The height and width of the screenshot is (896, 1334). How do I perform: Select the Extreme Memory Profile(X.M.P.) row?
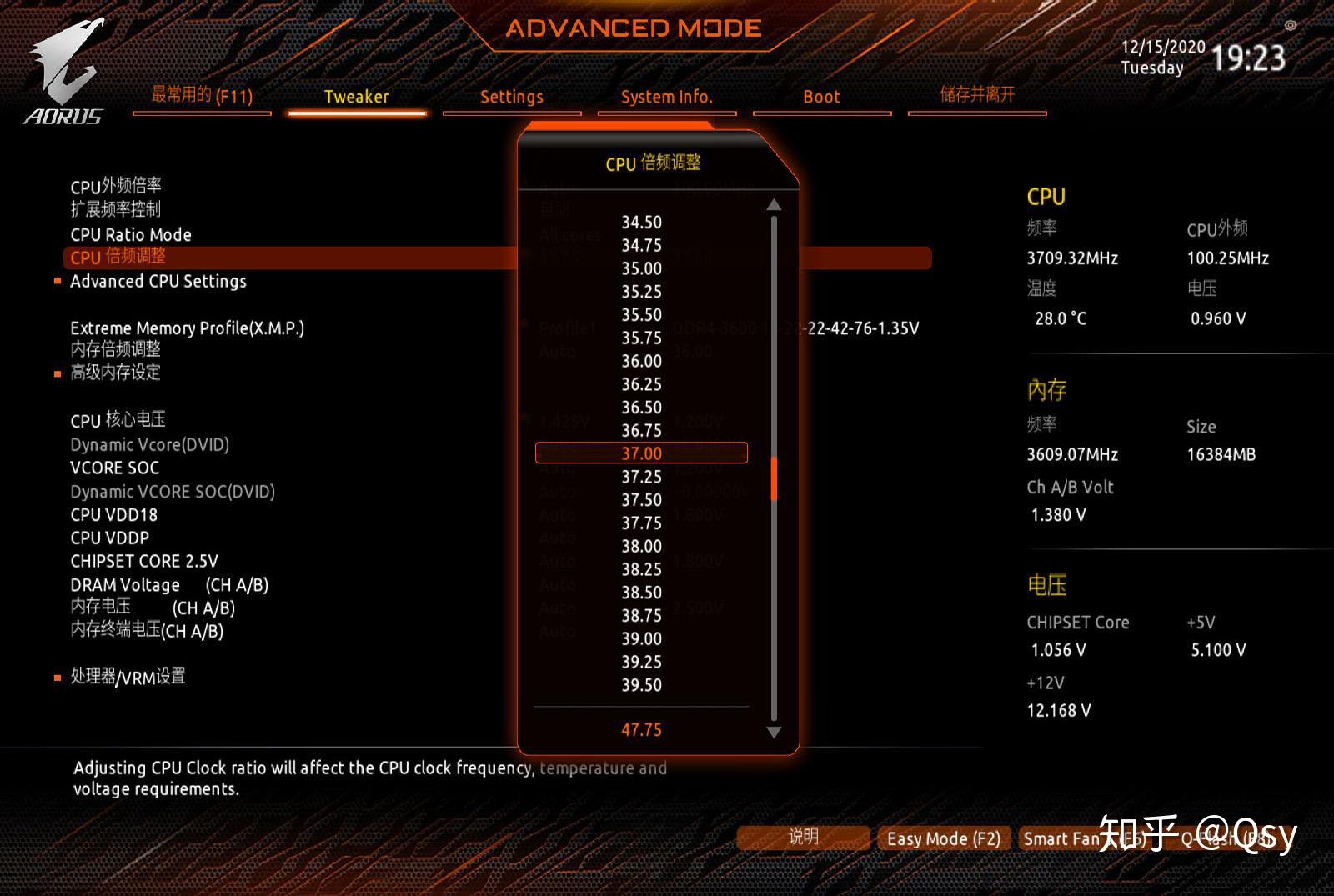coord(187,328)
